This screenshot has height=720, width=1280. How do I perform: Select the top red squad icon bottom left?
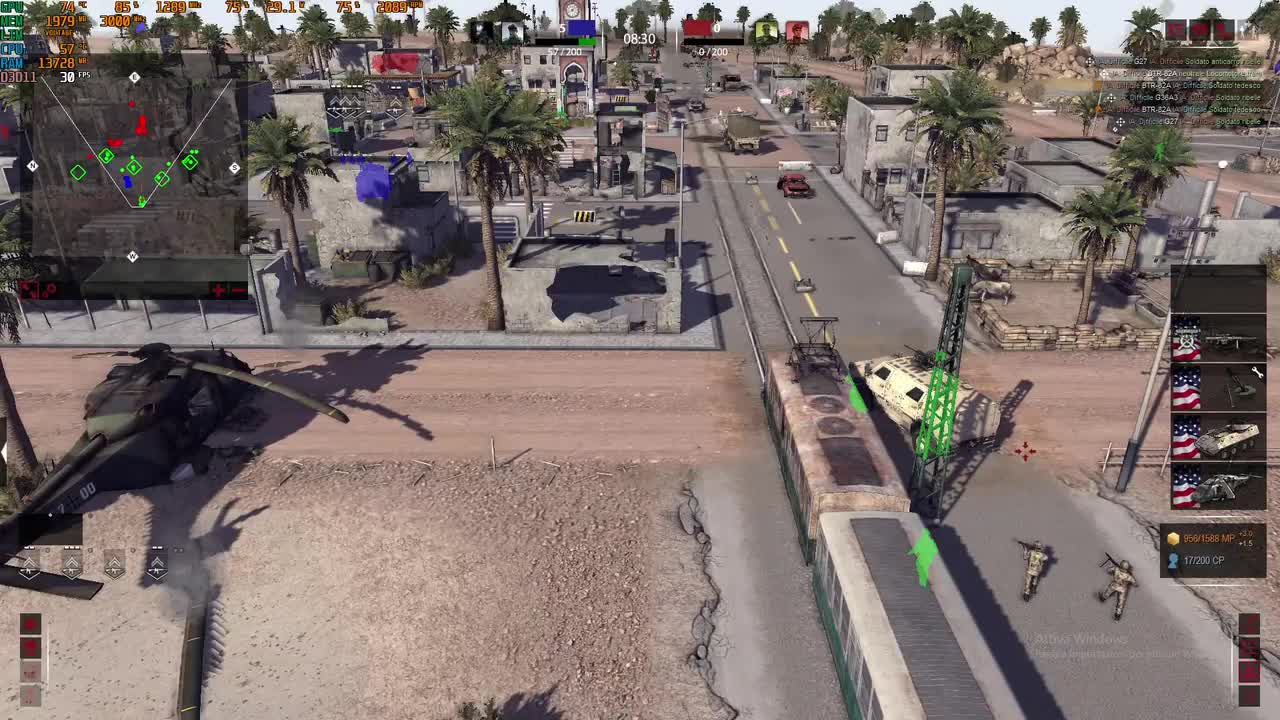point(31,623)
